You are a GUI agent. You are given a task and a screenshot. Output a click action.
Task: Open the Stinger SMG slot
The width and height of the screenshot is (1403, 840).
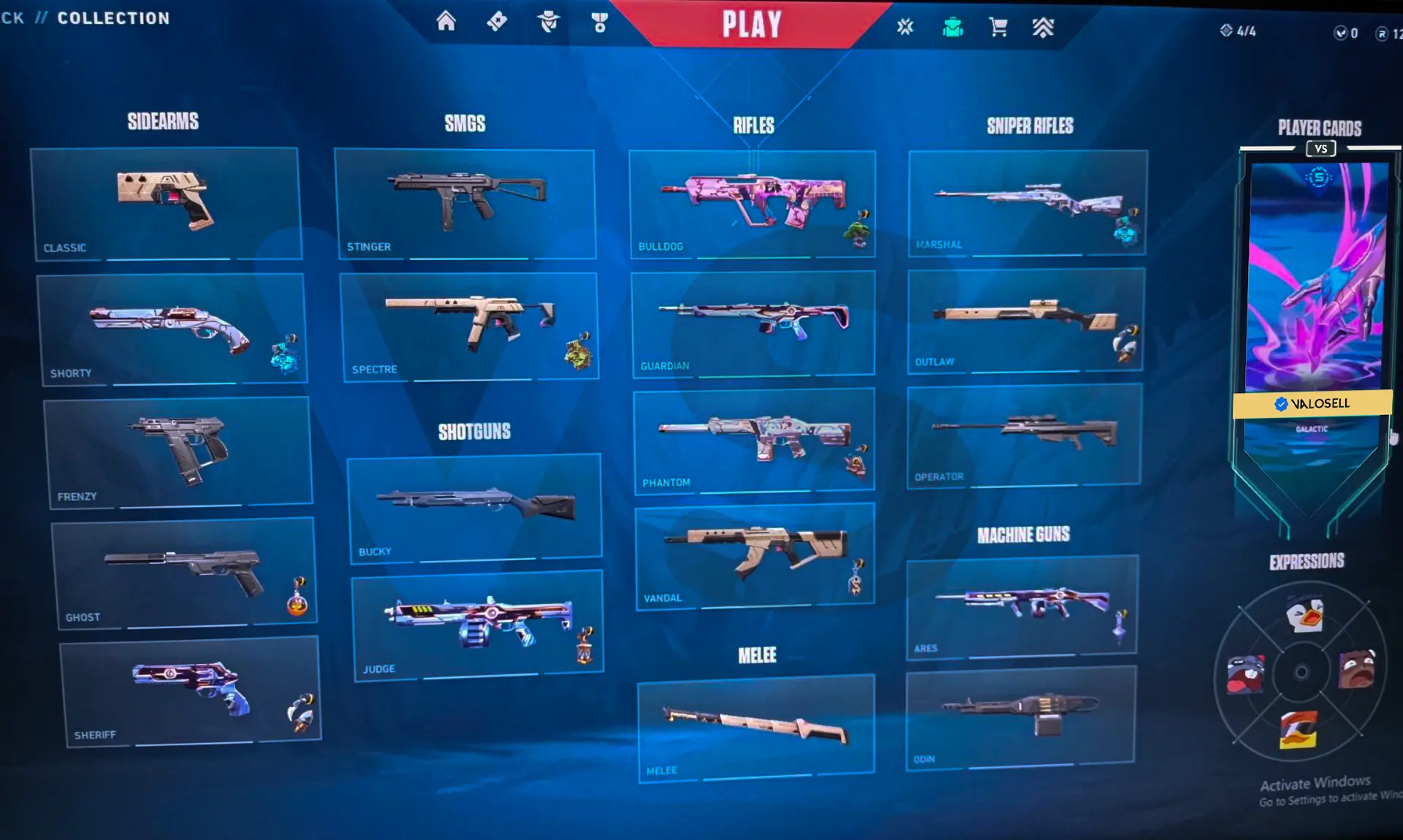465,203
